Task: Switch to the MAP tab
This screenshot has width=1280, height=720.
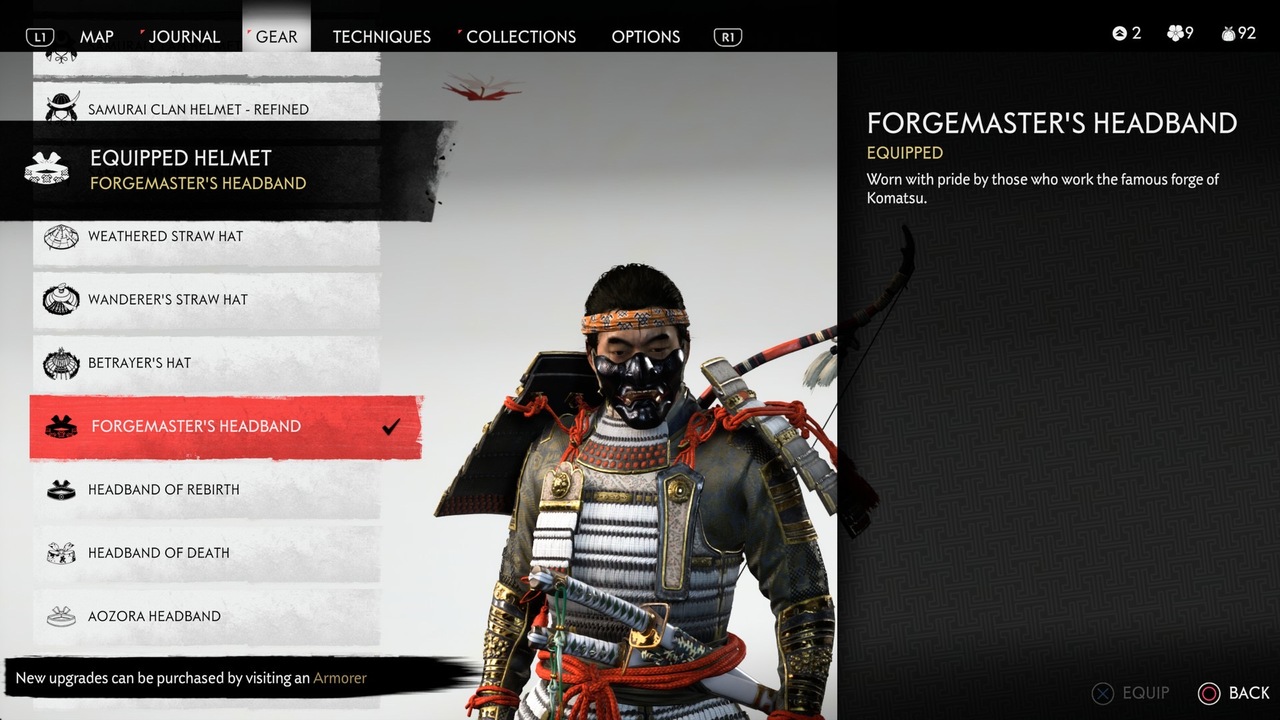Action: click(x=96, y=36)
